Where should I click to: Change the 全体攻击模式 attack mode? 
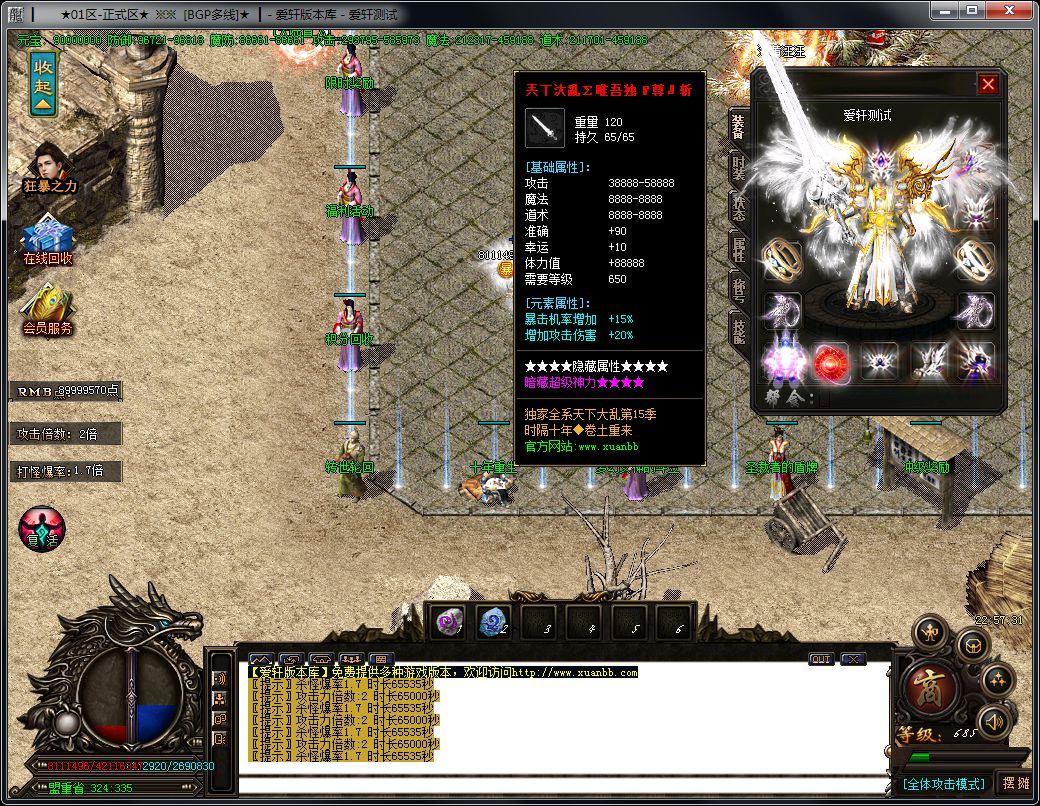945,783
